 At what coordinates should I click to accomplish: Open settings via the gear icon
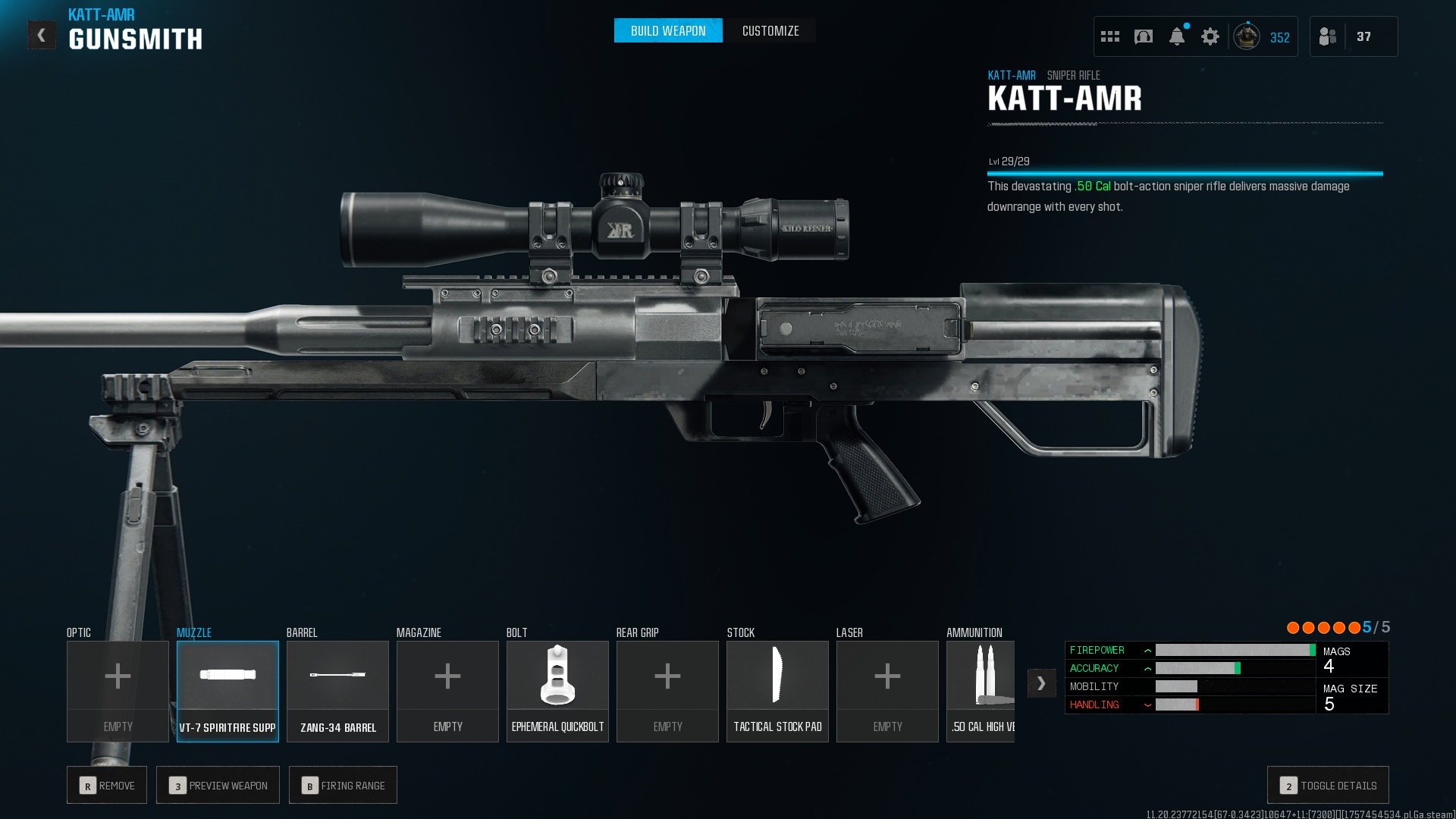(1210, 36)
